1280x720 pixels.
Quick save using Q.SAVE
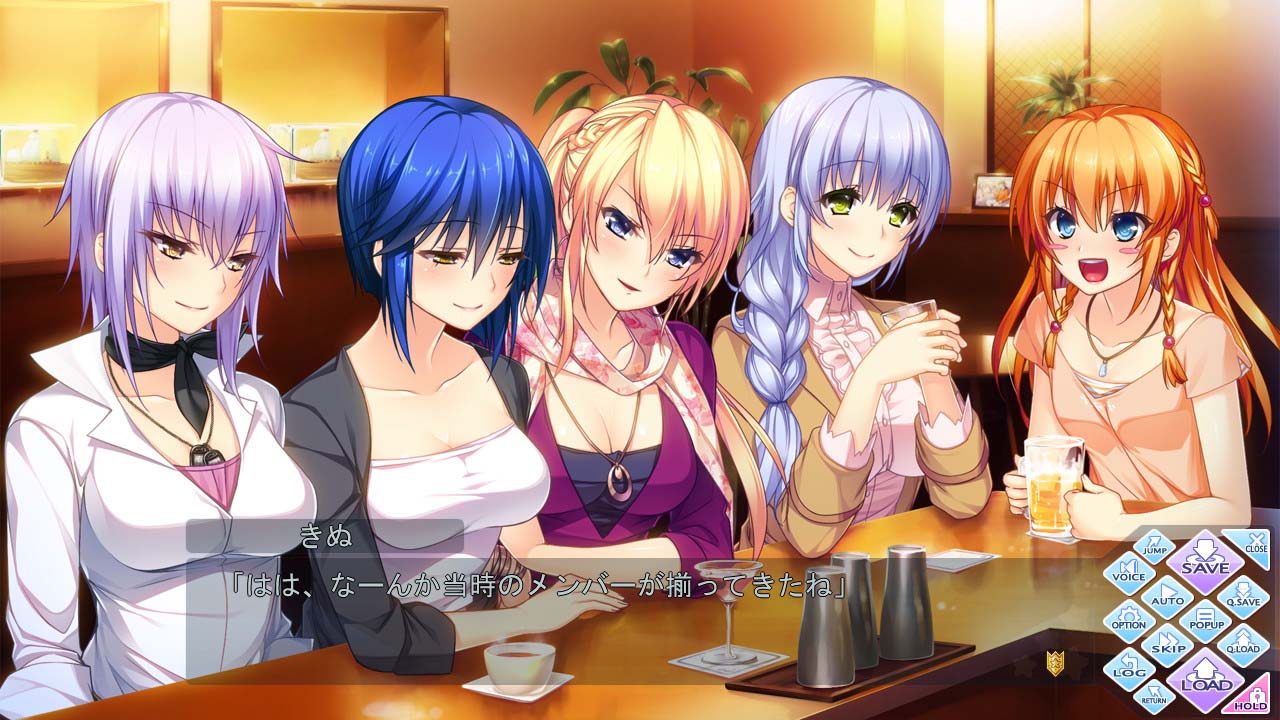tap(1243, 597)
